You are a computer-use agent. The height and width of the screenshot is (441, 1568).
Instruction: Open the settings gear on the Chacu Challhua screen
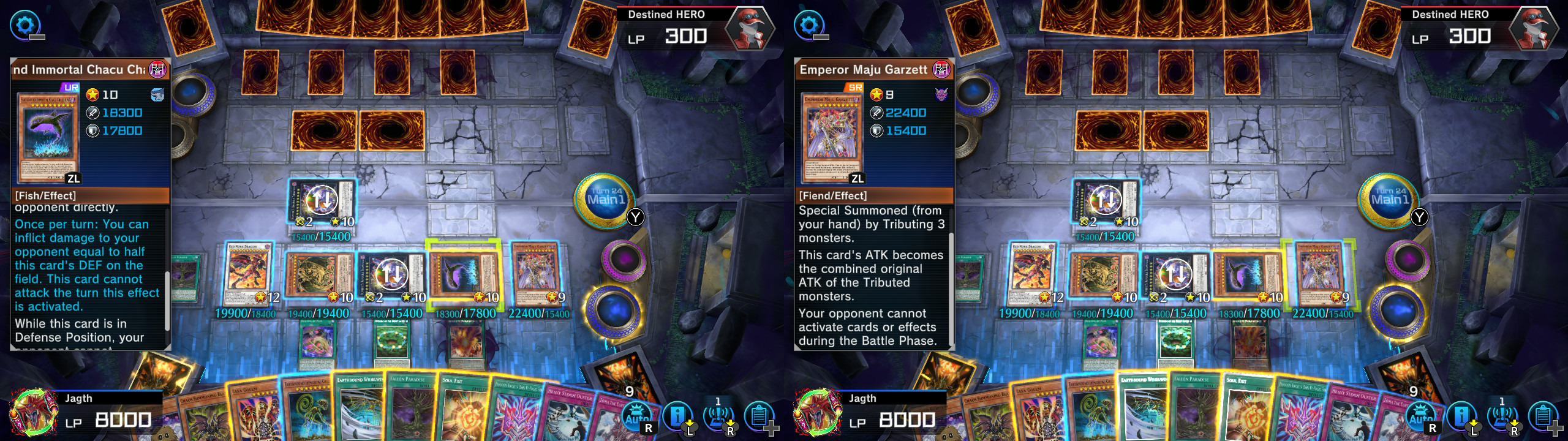point(25,26)
